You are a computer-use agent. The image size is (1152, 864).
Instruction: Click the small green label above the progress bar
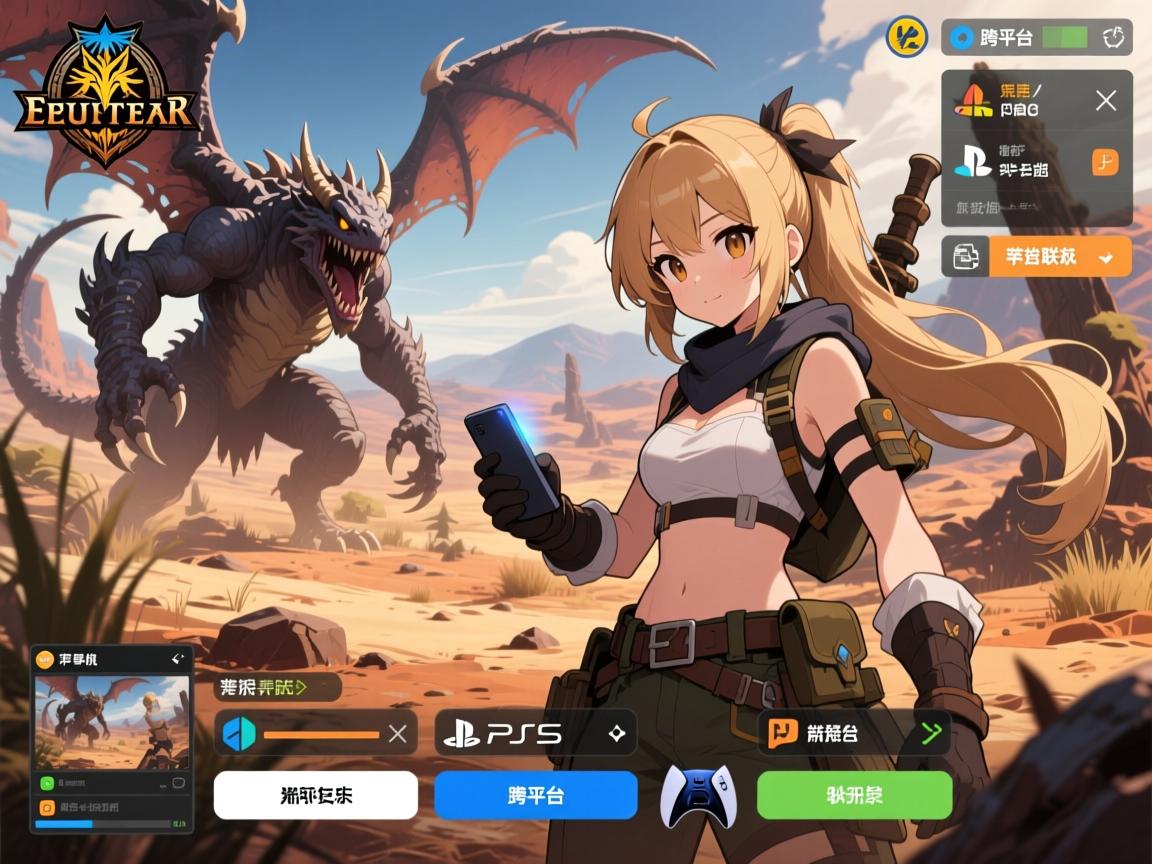click(x=280, y=687)
